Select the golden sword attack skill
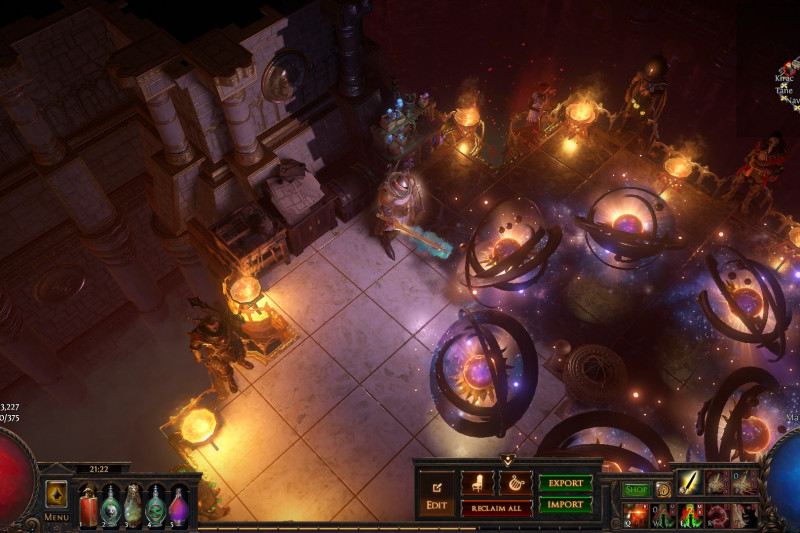The image size is (800, 533). [x=691, y=482]
